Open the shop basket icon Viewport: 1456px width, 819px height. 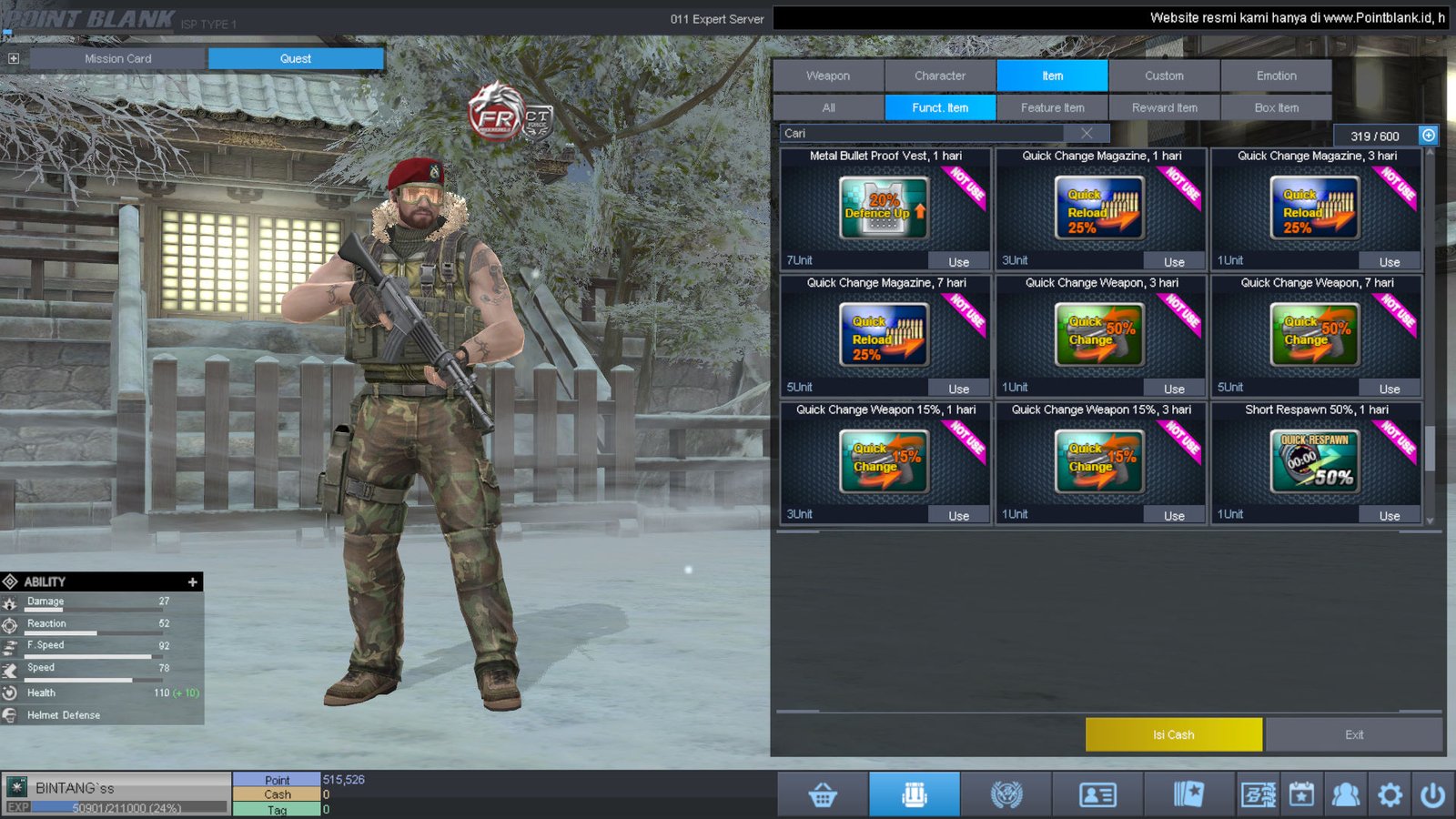823,794
